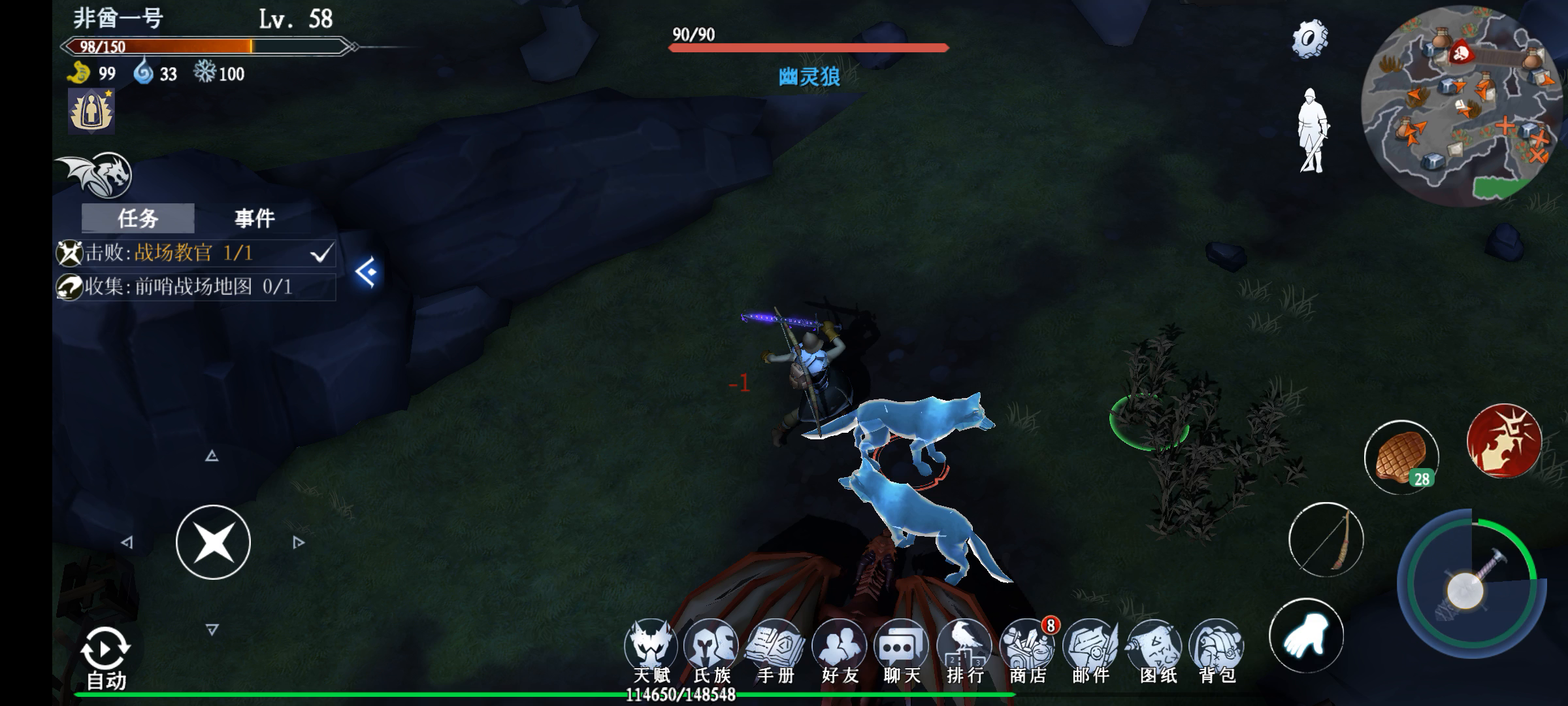Check the 邮件 mailbox
This screenshot has height=706, width=1568.
tap(1090, 652)
